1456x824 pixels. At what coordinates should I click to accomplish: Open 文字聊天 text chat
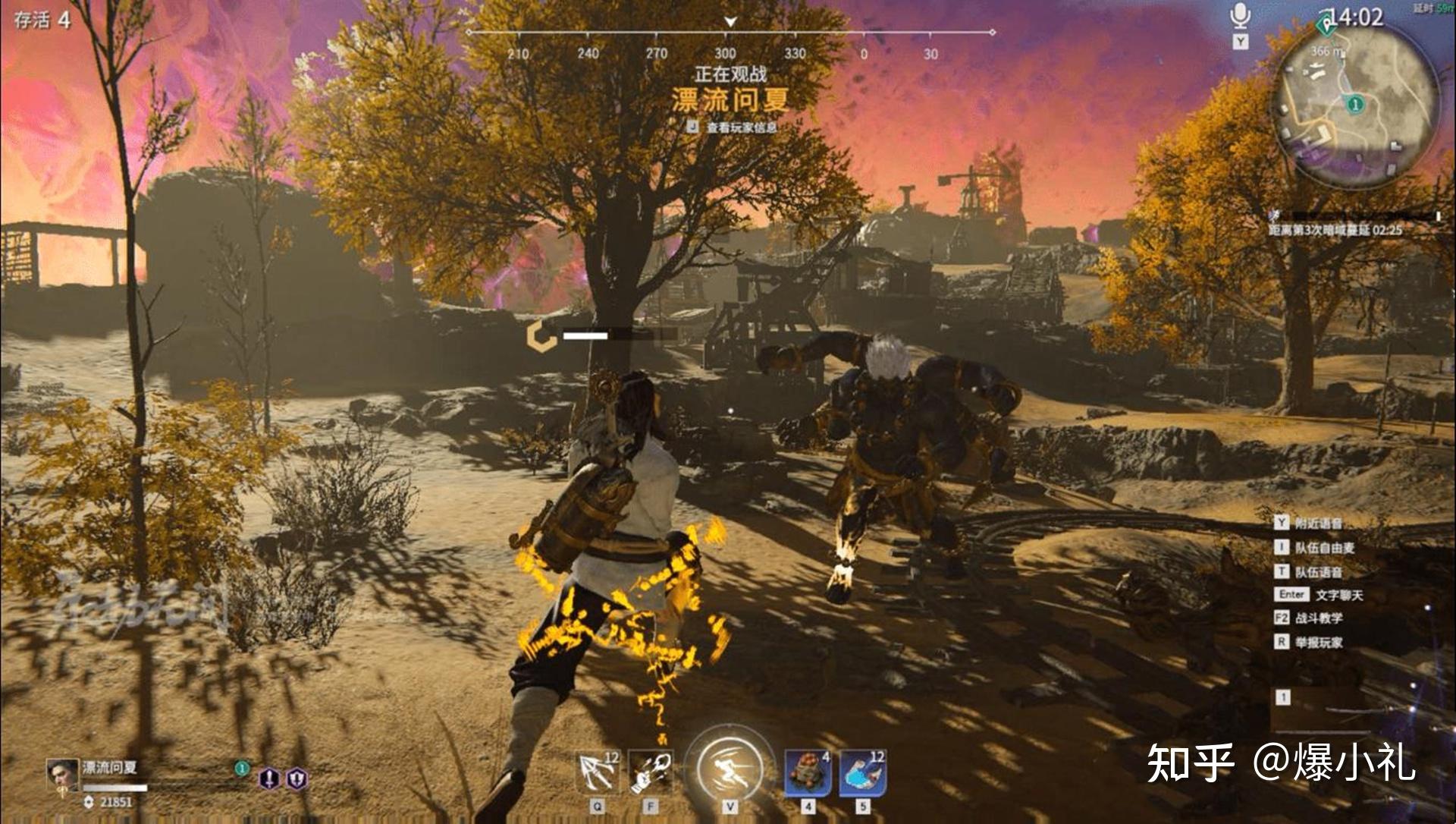point(1338,595)
